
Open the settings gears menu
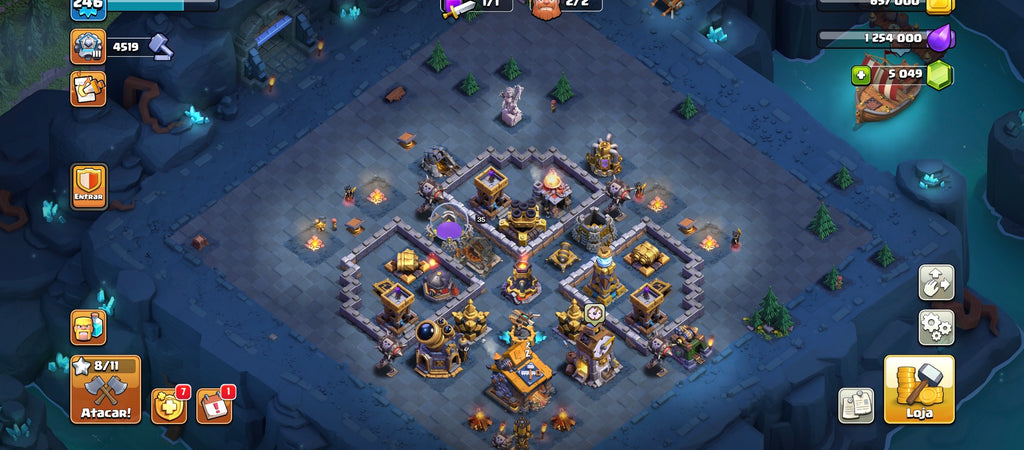point(936,327)
